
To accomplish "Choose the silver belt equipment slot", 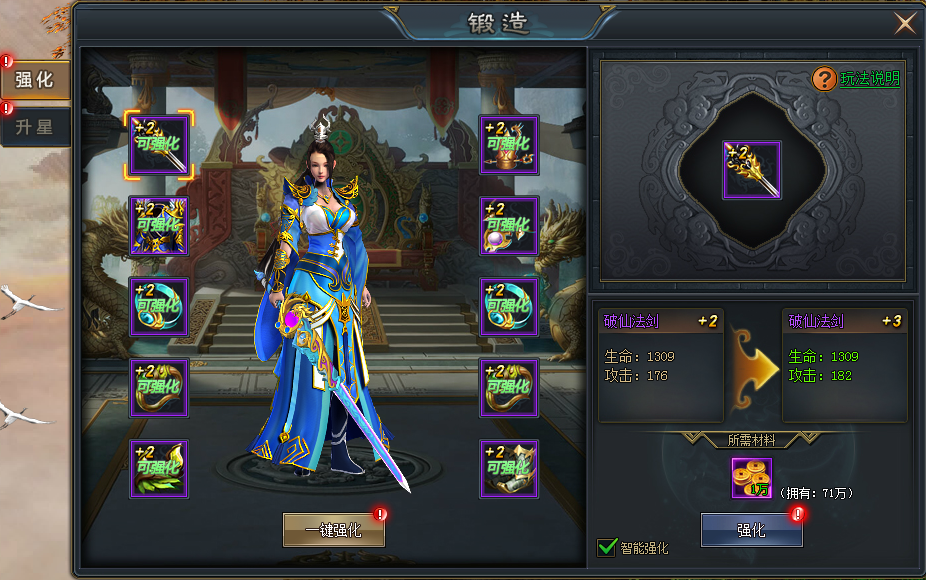I will pyautogui.click(x=509, y=469).
